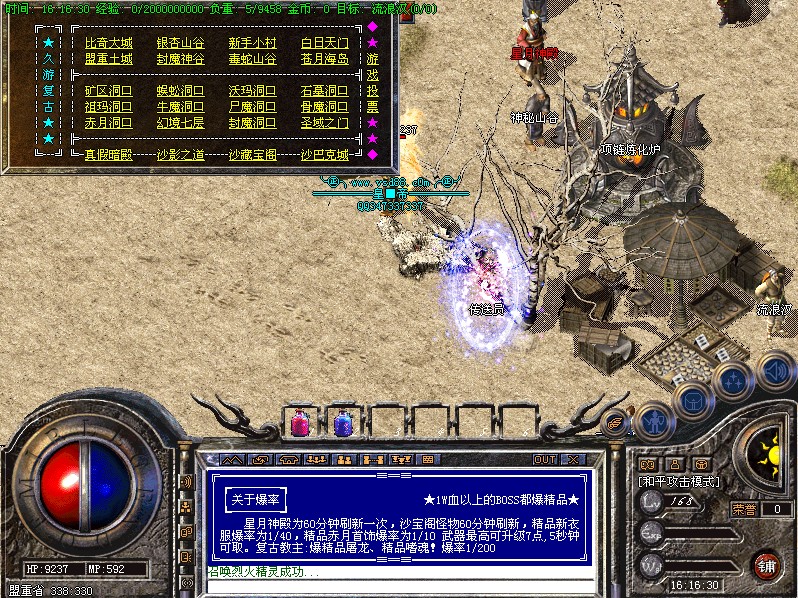Click the OUT button on chat bar
Viewport: 798px width, 598px height.
(x=544, y=460)
